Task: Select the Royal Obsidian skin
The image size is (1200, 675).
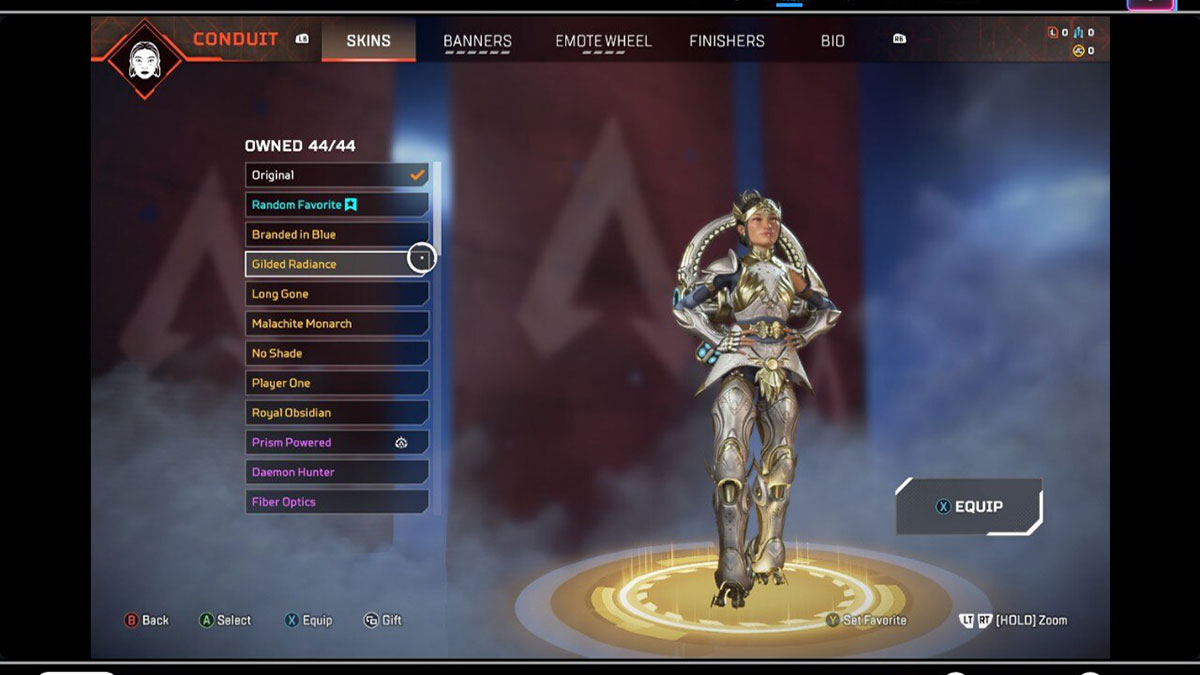Action: click(337, 413)
